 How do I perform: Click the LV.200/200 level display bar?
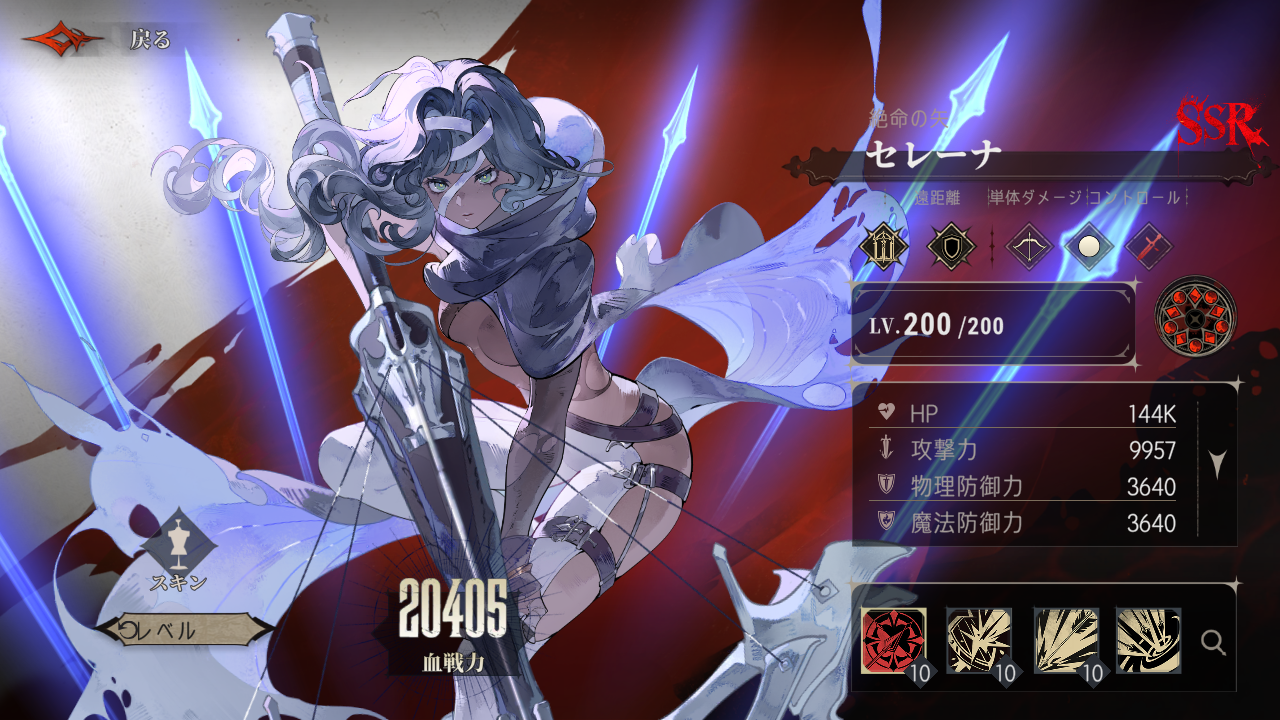(x=990, y=324)
